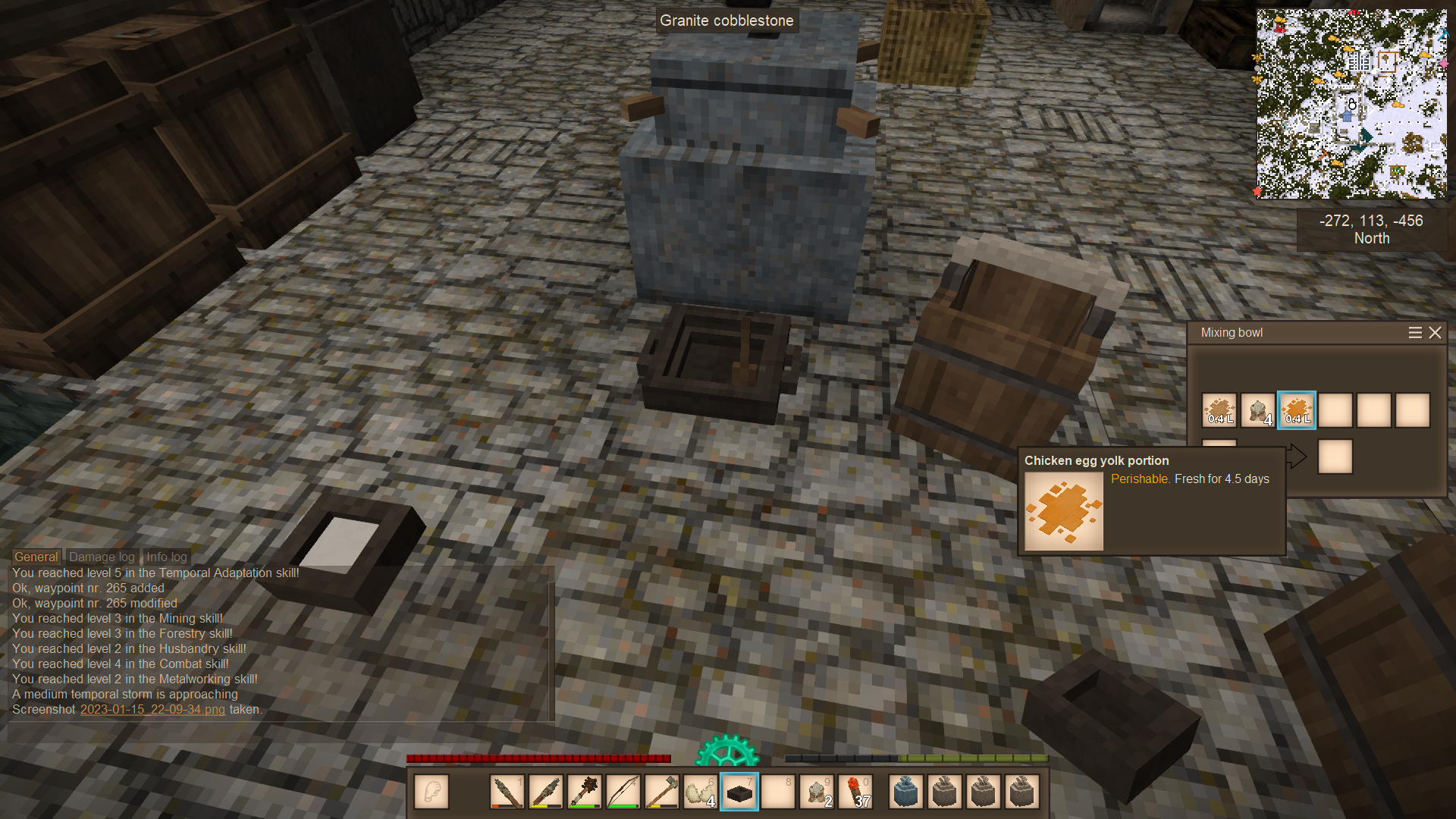This screenshot has width=1456, height=819.
Task: Click the blue backpack bag slot
Action: coord(906,792)
